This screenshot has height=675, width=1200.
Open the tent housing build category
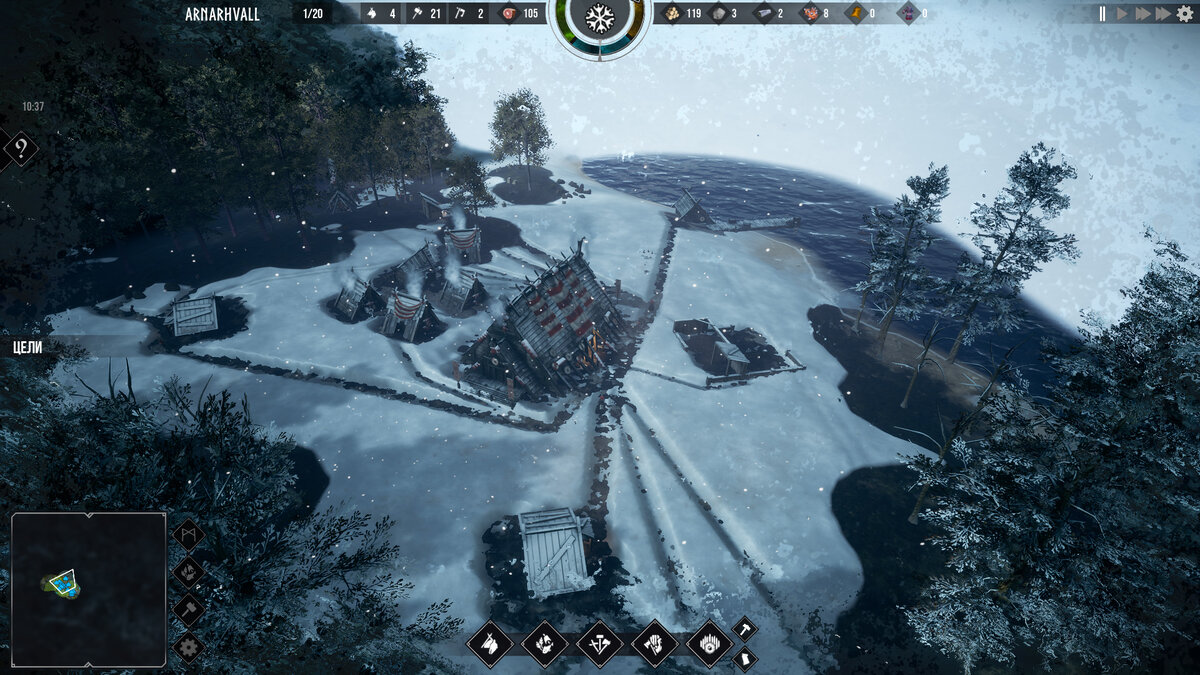[x=490, y=644]
